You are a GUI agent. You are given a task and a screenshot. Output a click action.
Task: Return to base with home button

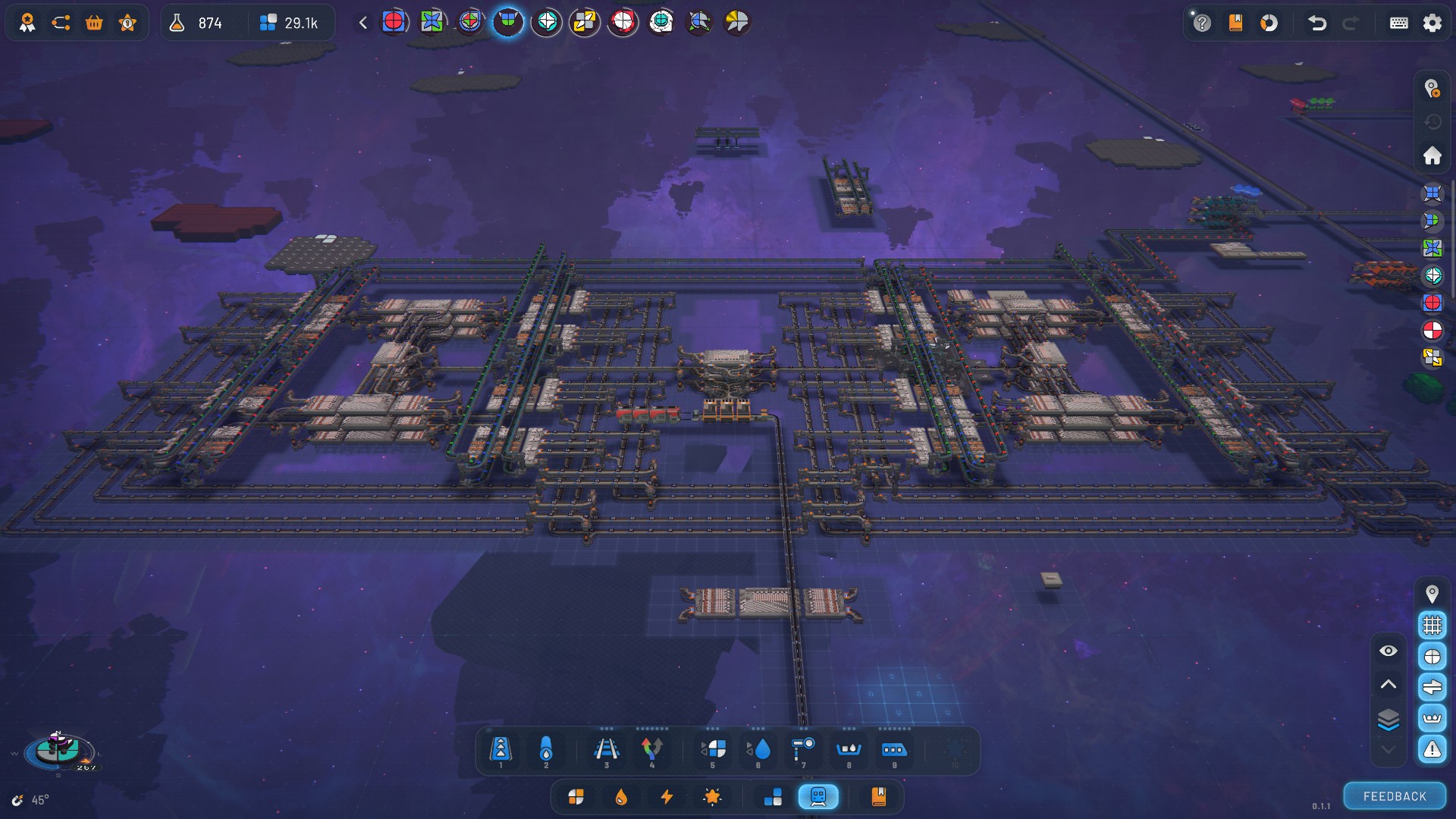(x=1432, y=155)
